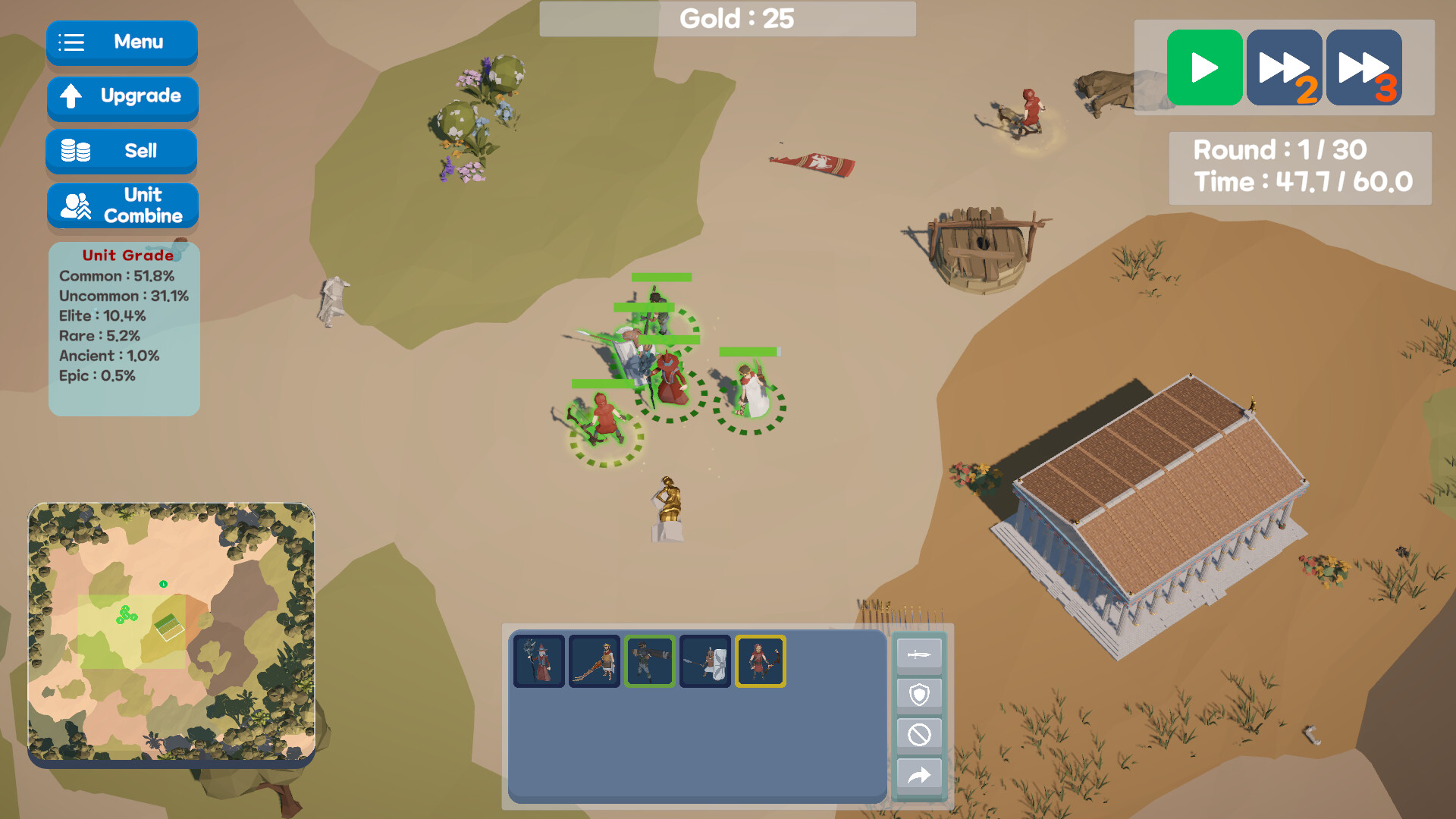Toggle 2x game speed

[1284, 67]
